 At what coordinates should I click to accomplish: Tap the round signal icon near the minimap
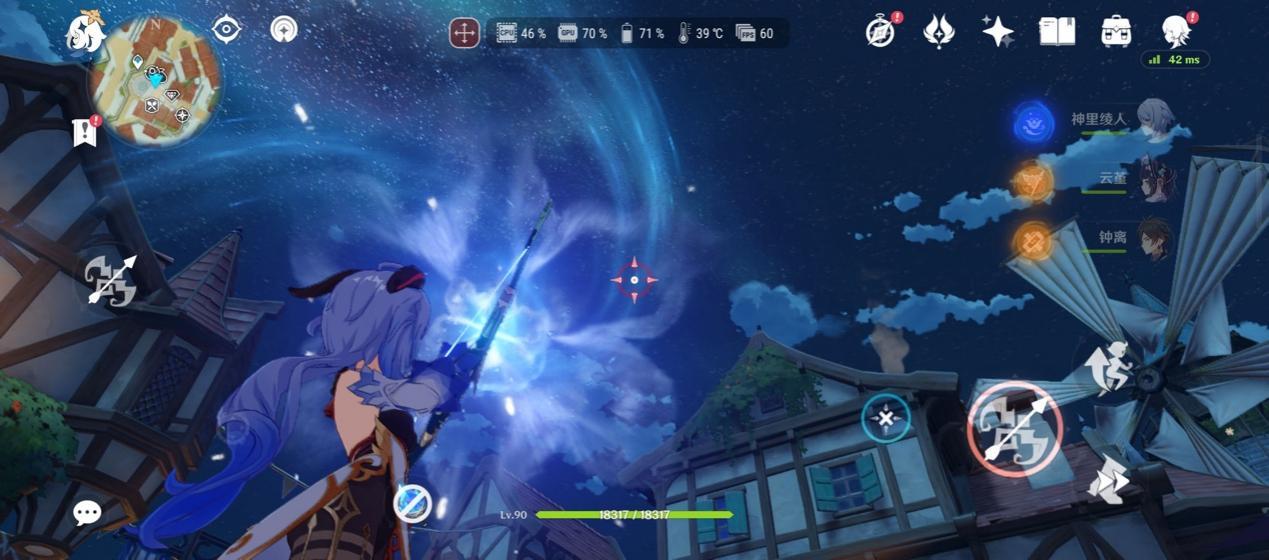(284, 29)
